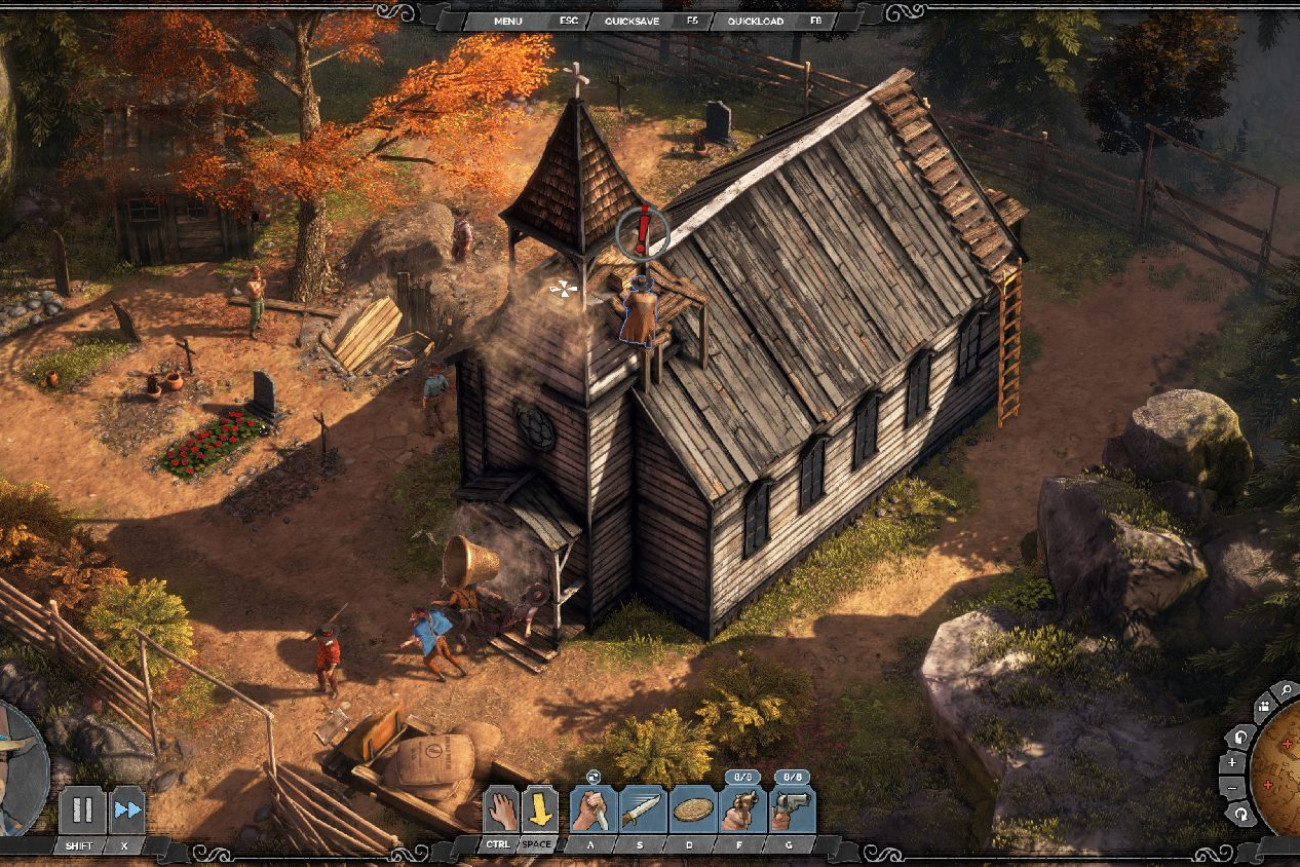Viewport: 1300px width, 867px height.
Task: Click the yellow down arrow icon
Action: tap(540, 810)
